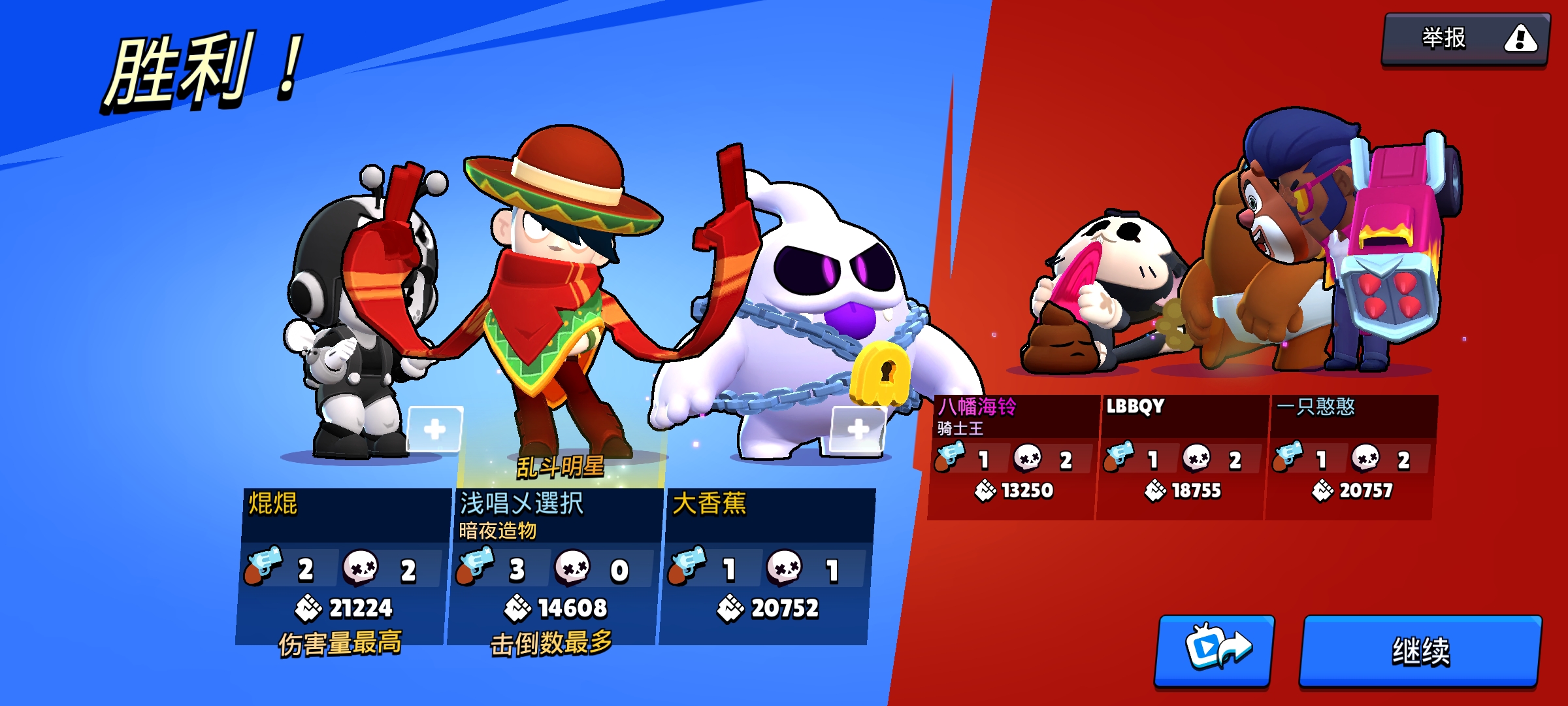Viewport: 1568px width, 706px height.
Task: Add player 大香蕉 as friend
Action: pos(858,429)
